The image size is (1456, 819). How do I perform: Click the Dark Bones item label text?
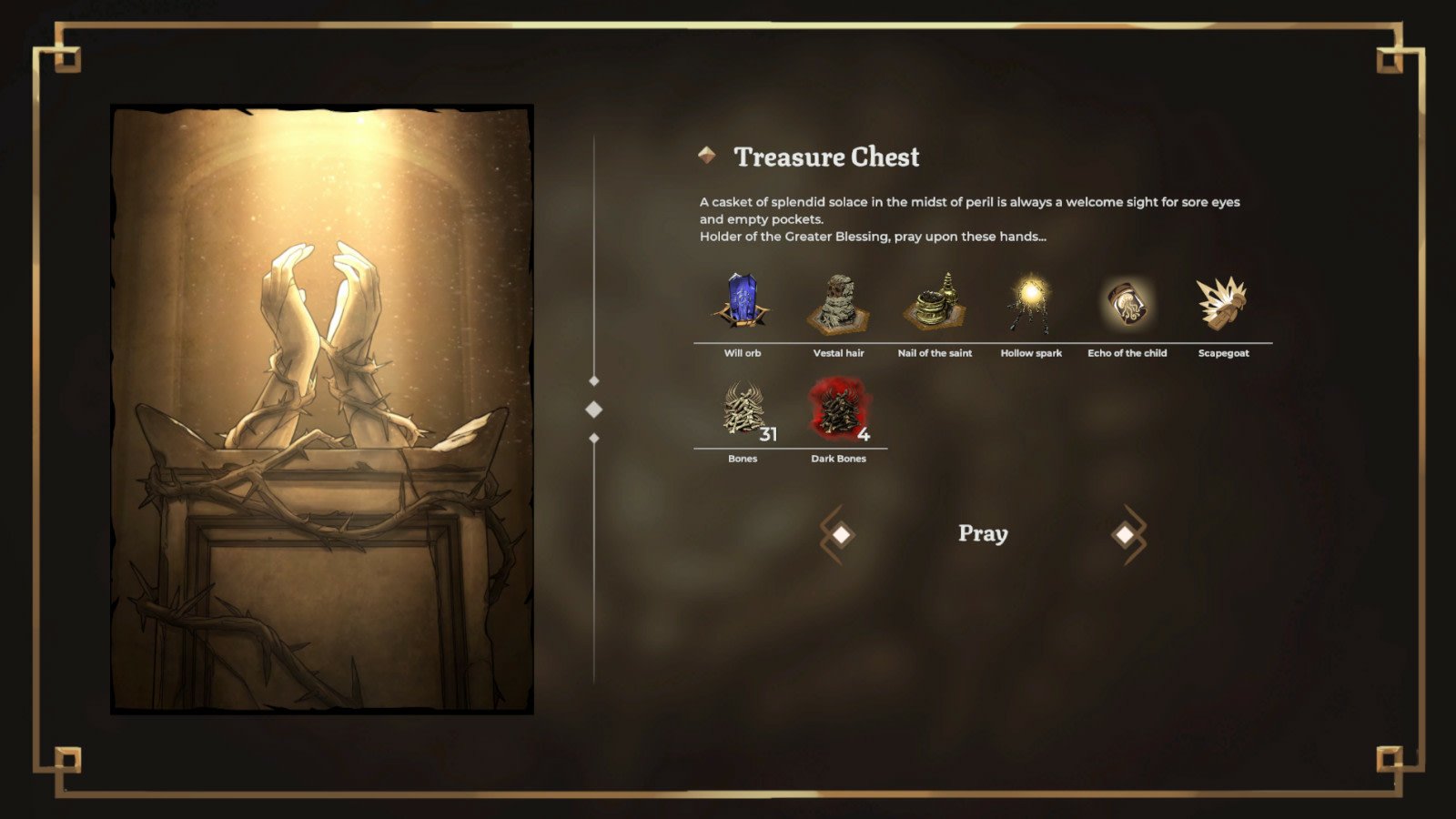pyautogui.click(x=839, y=459)
